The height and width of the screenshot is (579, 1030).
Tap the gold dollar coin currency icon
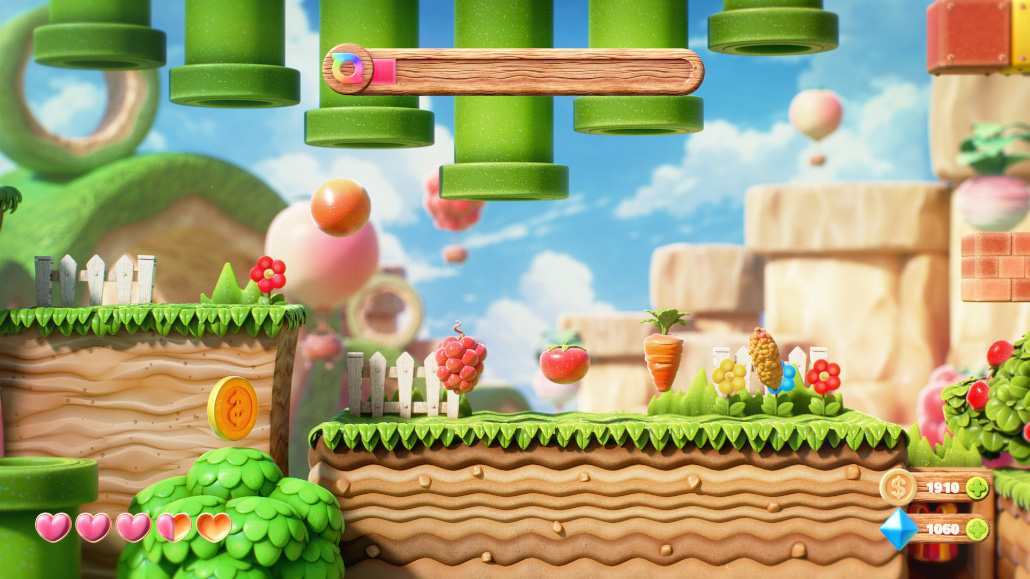pos(898,488)
